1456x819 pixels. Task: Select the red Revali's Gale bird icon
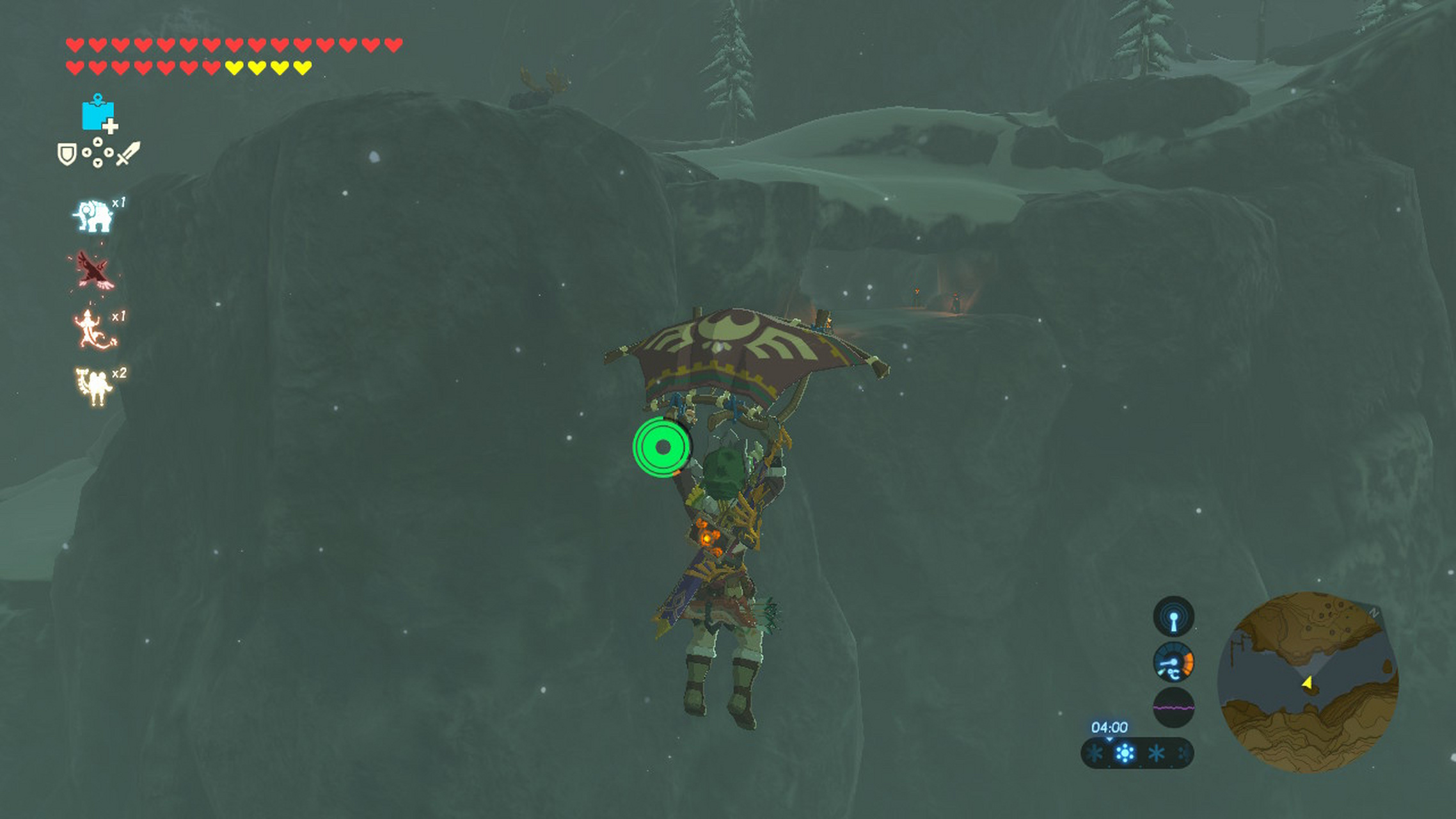coord(93,271)
